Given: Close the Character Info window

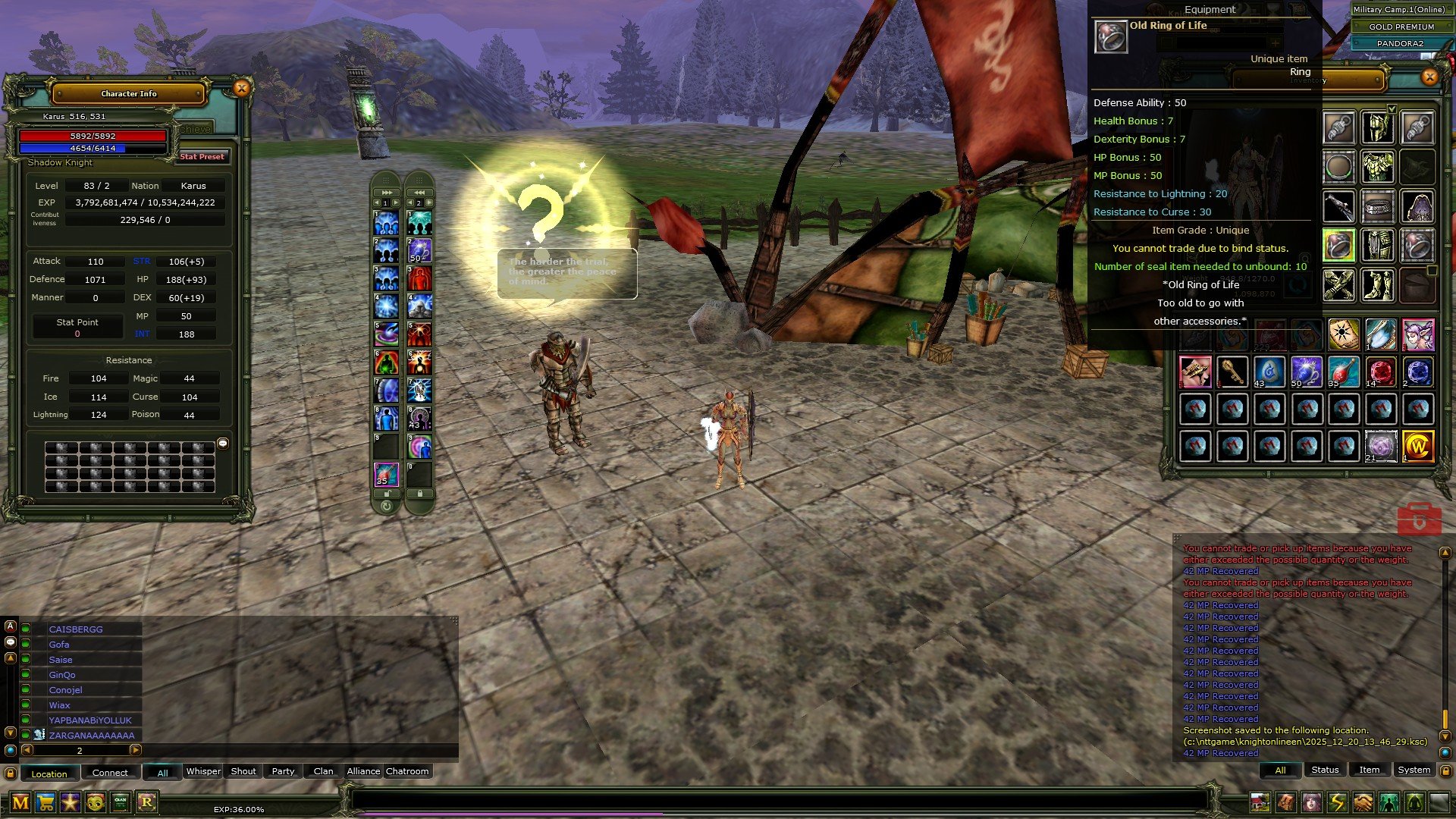Looking at the screenshot, I should point(241,89).
